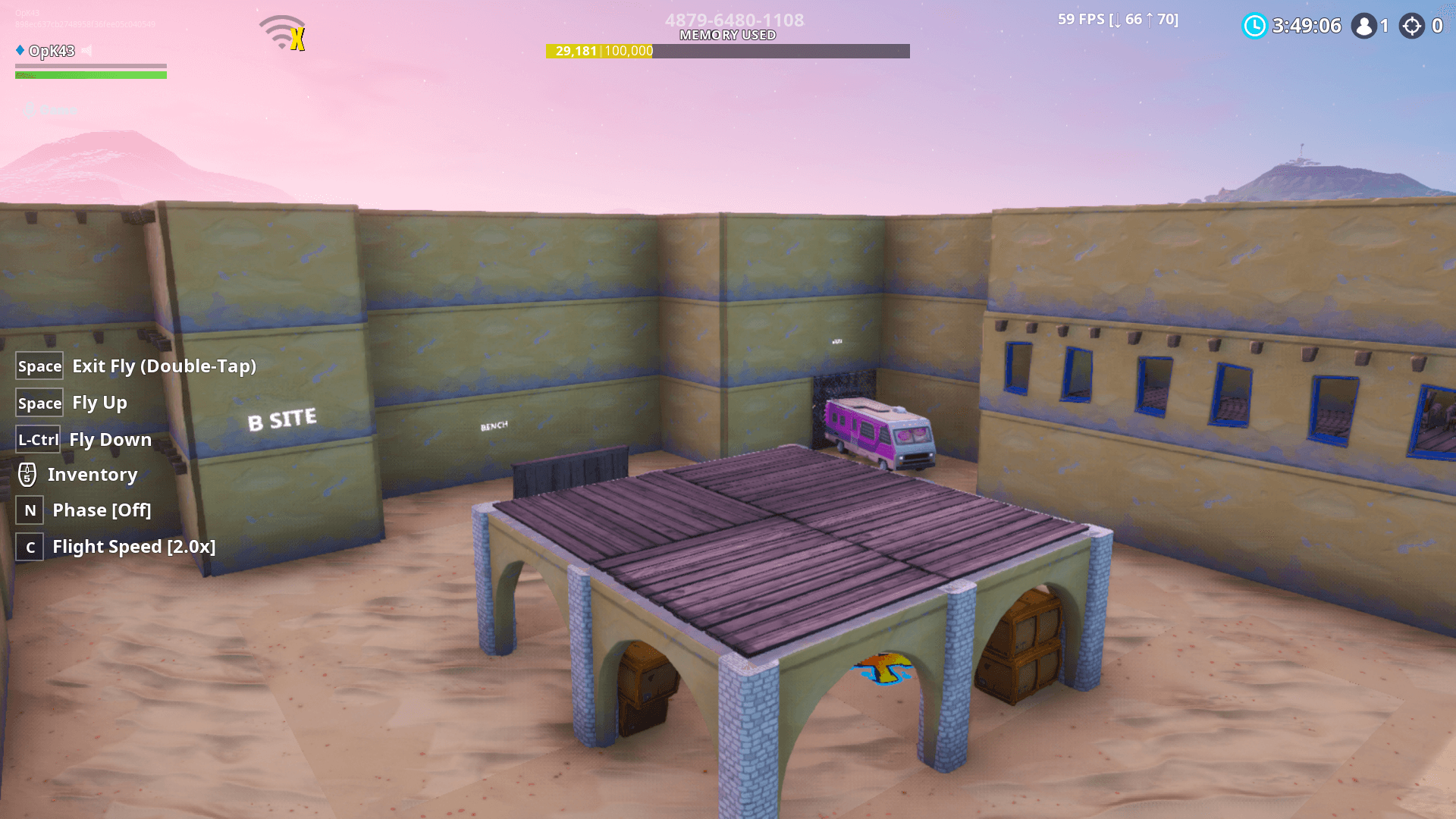Click the blue diamond beside OpK43

[x=18, y=51]
